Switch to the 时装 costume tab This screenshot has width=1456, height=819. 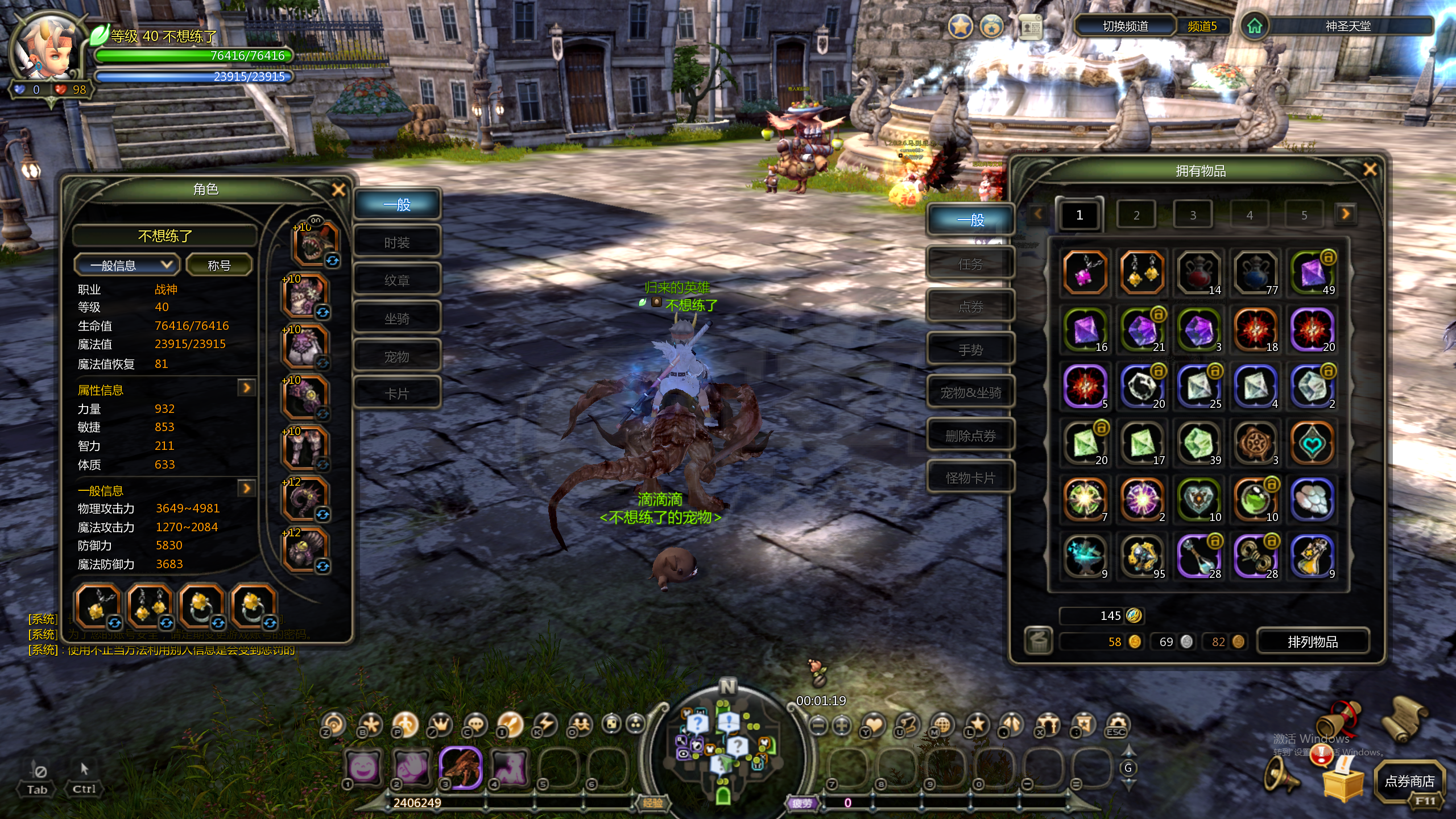coord(397,243)
